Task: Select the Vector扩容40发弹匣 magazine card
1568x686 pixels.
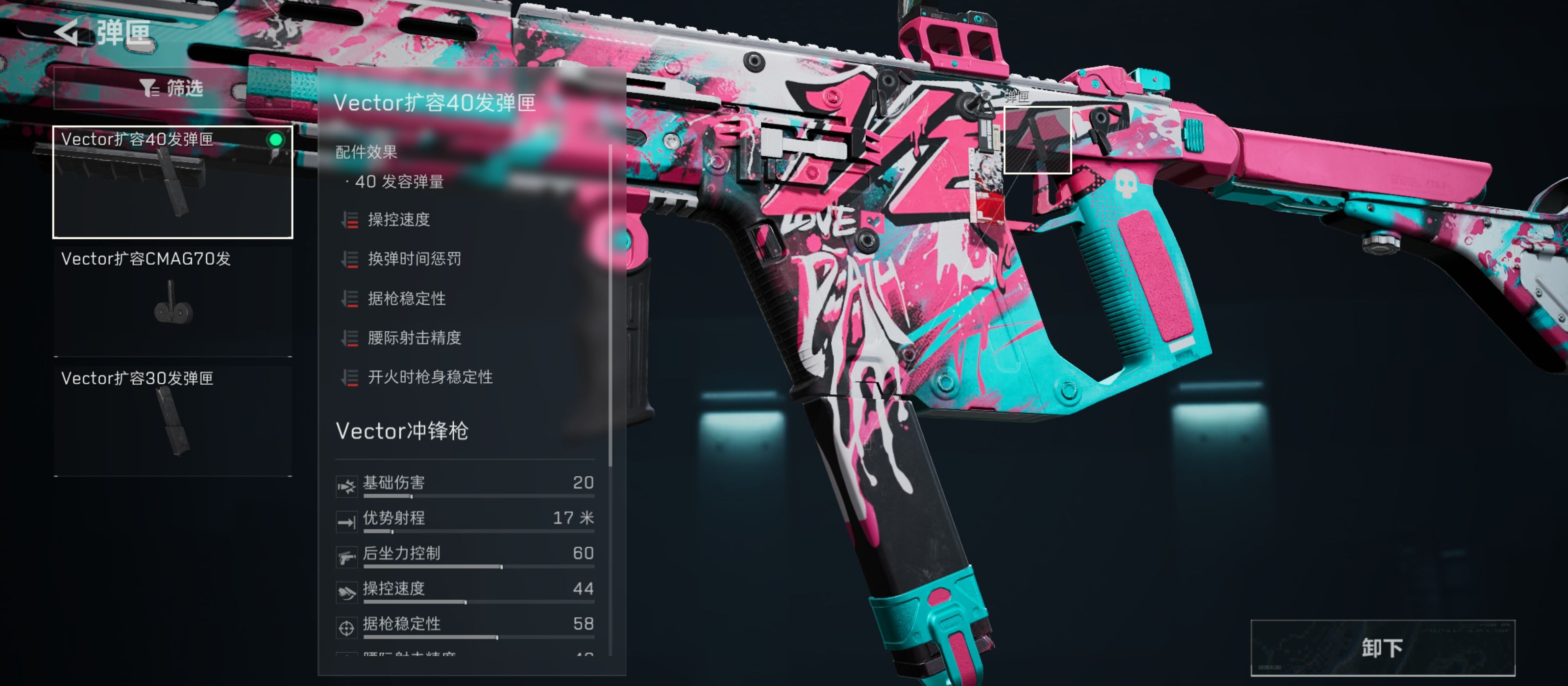Action: point(173,182)
